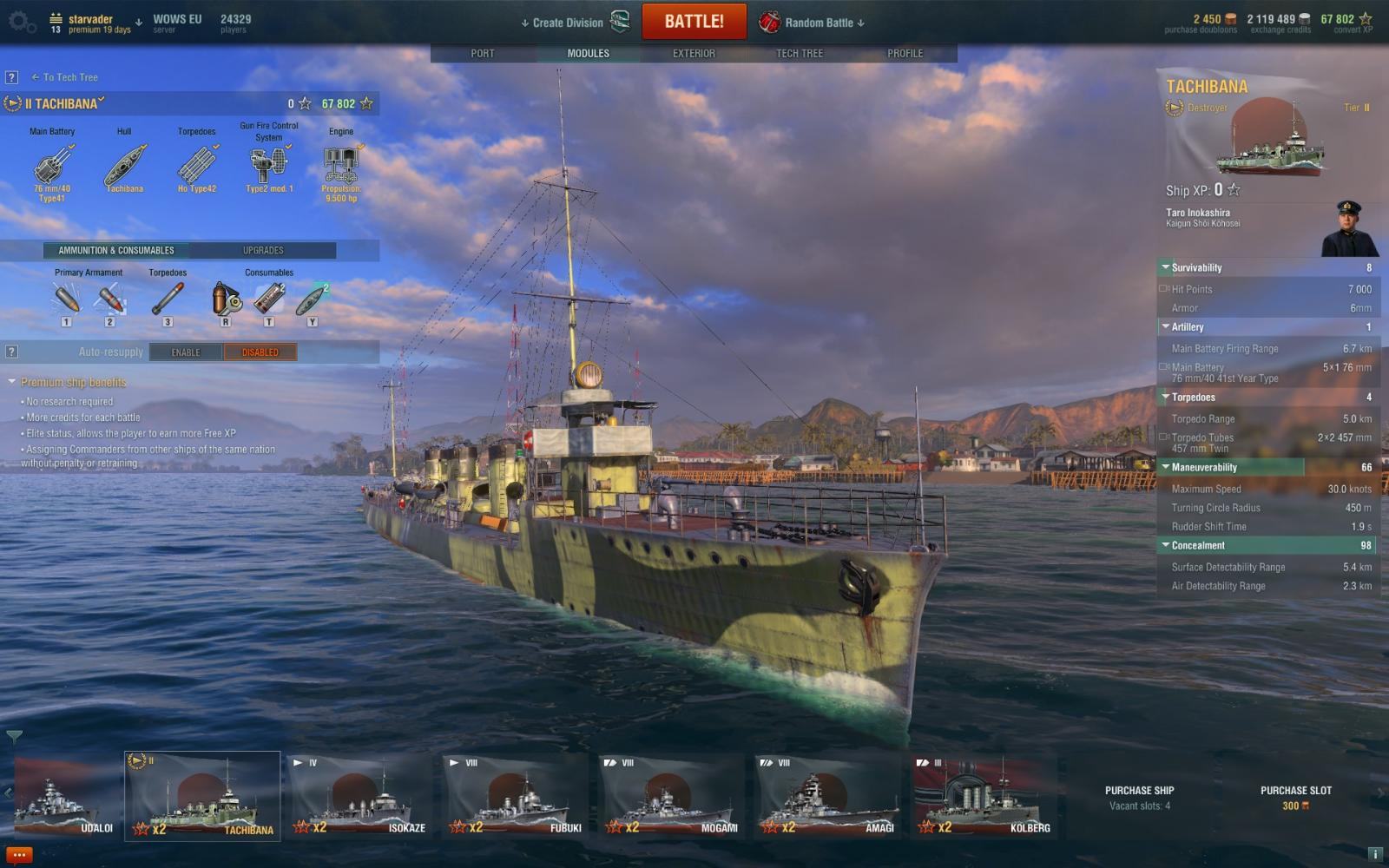Switch to the Port tab

483,53
